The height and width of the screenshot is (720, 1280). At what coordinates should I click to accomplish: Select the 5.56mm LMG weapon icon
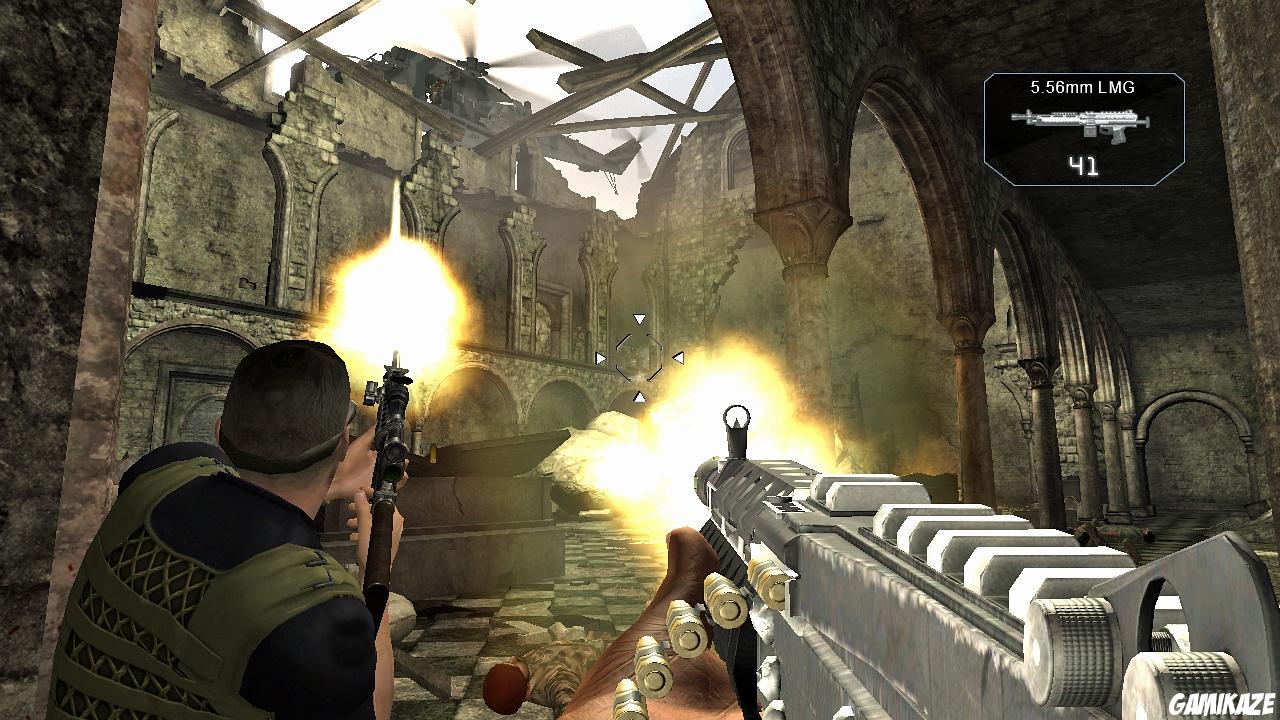tap(1082, 125)
